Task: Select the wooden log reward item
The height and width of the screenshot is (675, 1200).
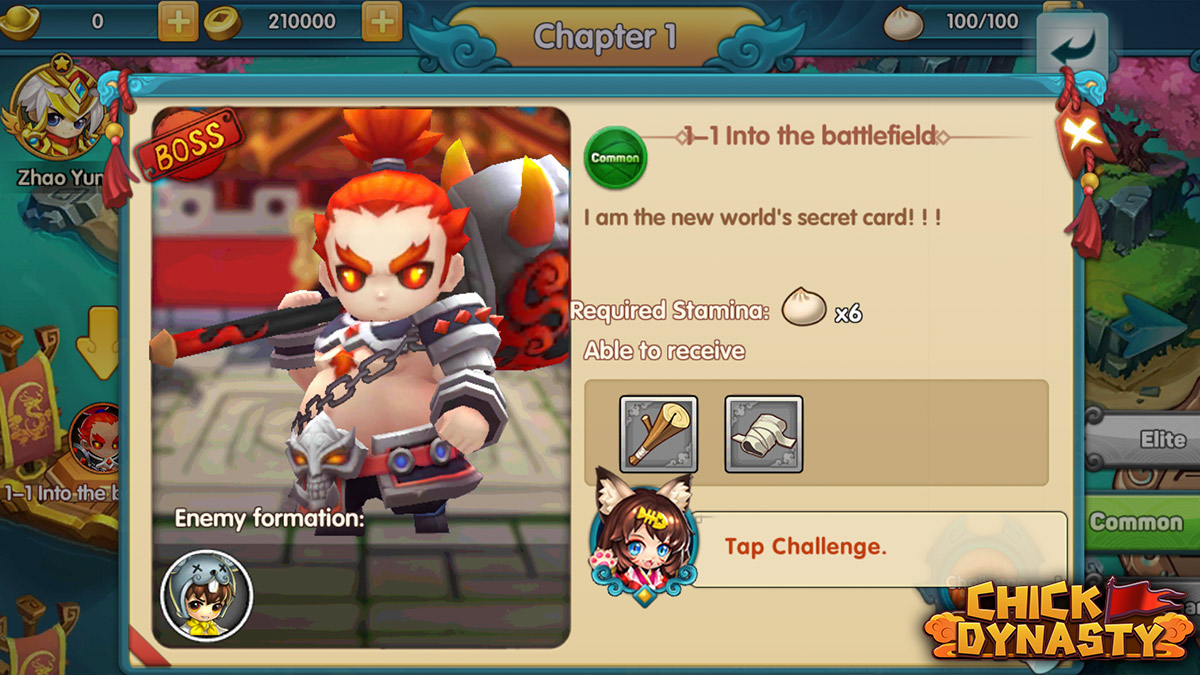Action: (658, 434)
